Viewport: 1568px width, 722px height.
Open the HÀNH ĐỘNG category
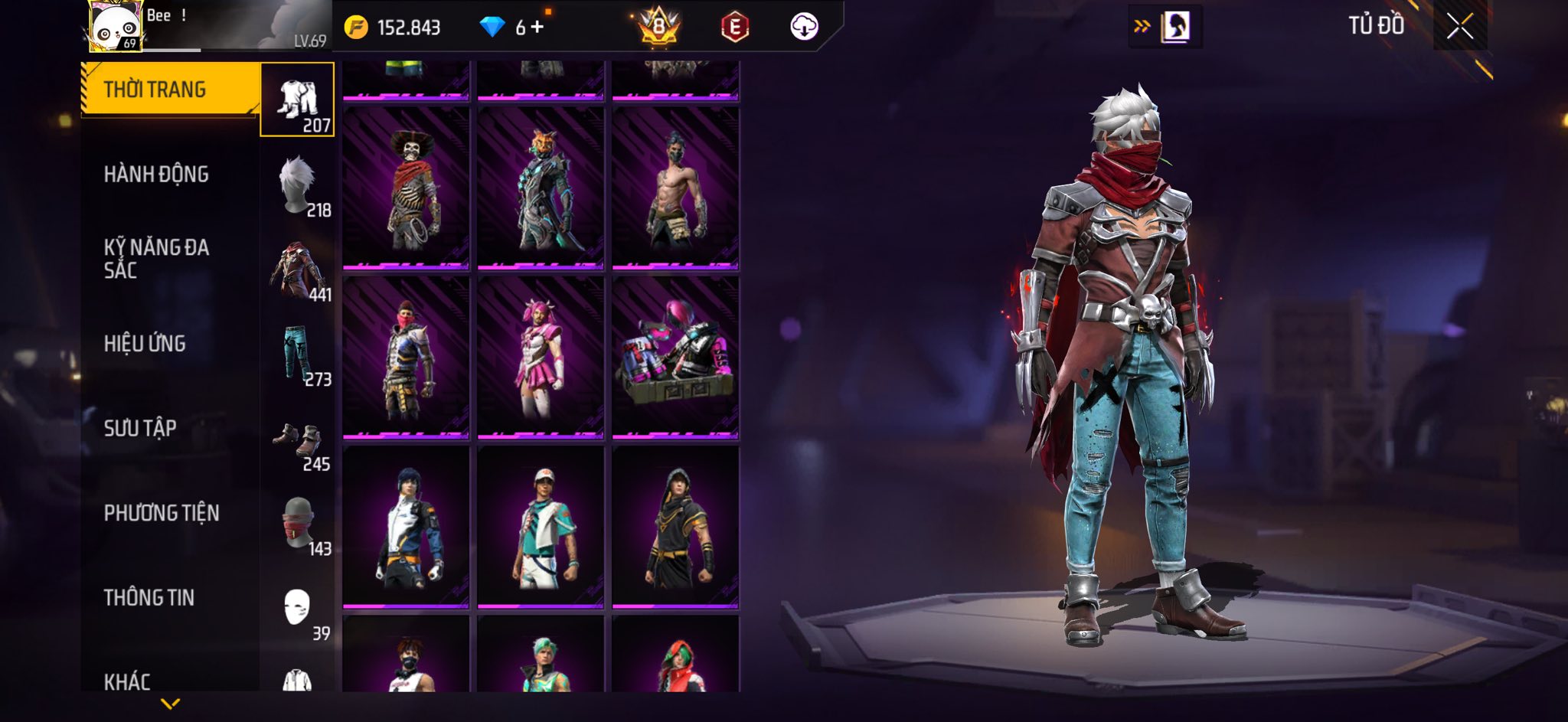(156, 175)
